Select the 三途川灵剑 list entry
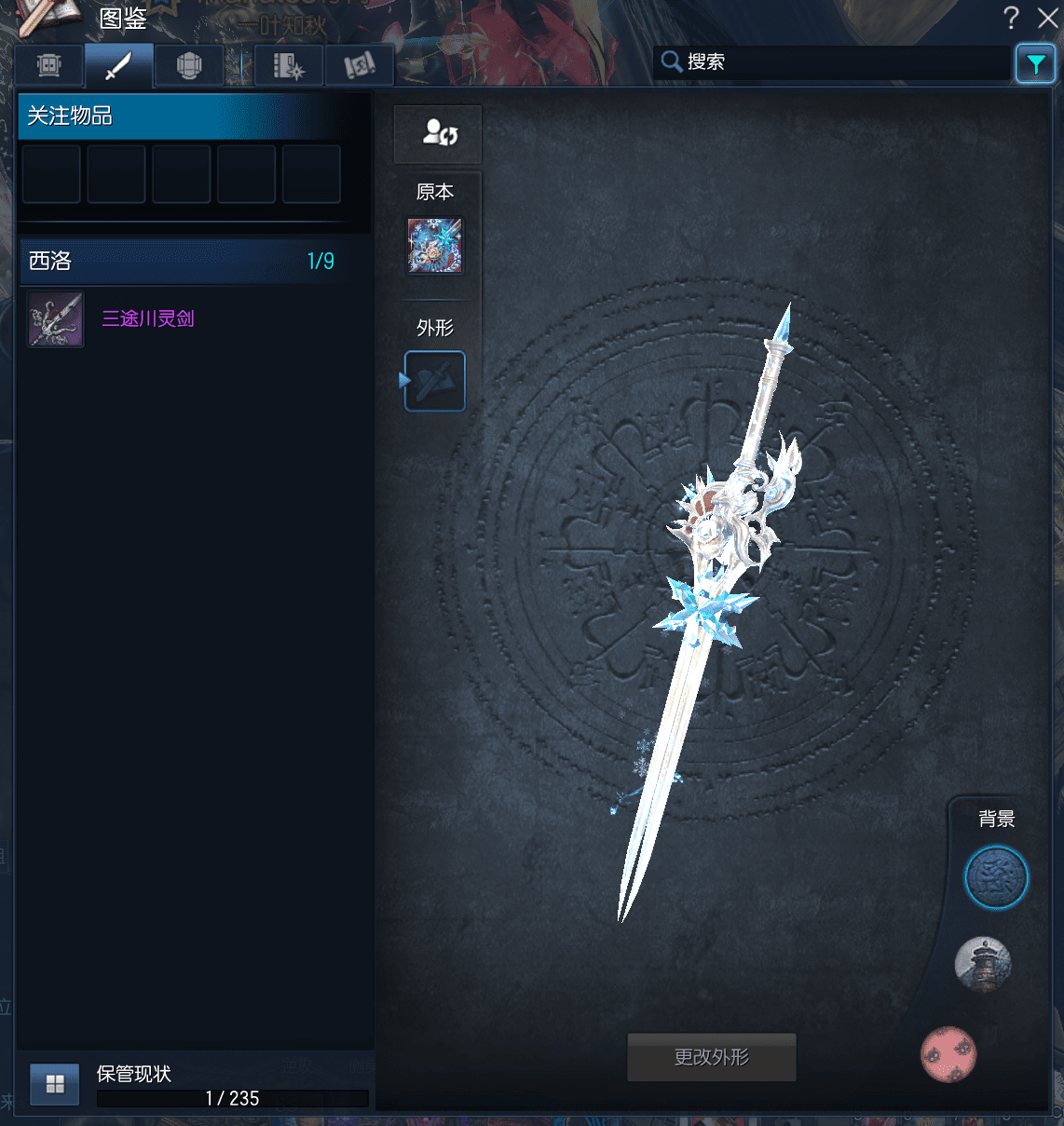The height and width of the screenshot is (1126, 1064). coord(148,319)
